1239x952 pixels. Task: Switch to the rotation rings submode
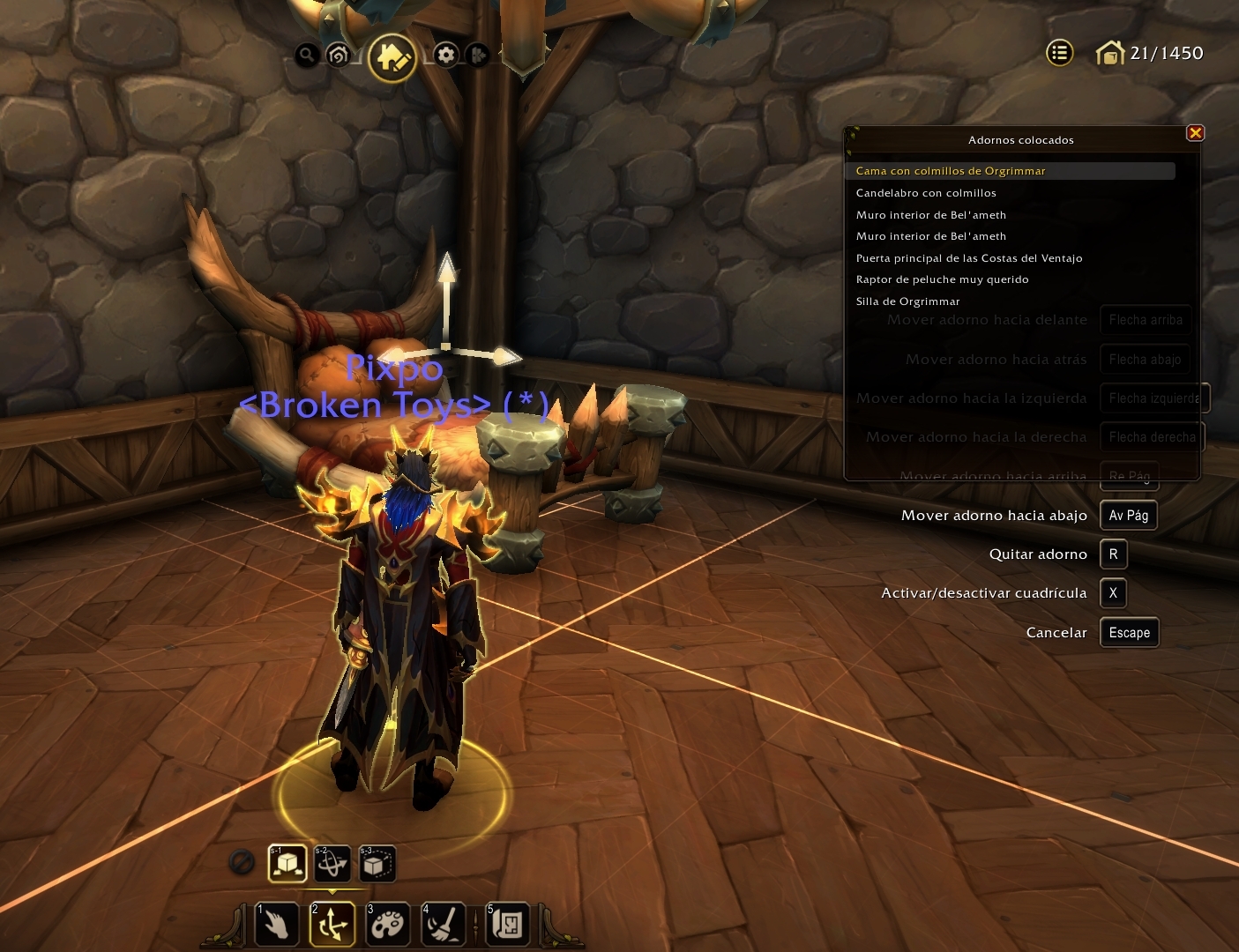332,864
